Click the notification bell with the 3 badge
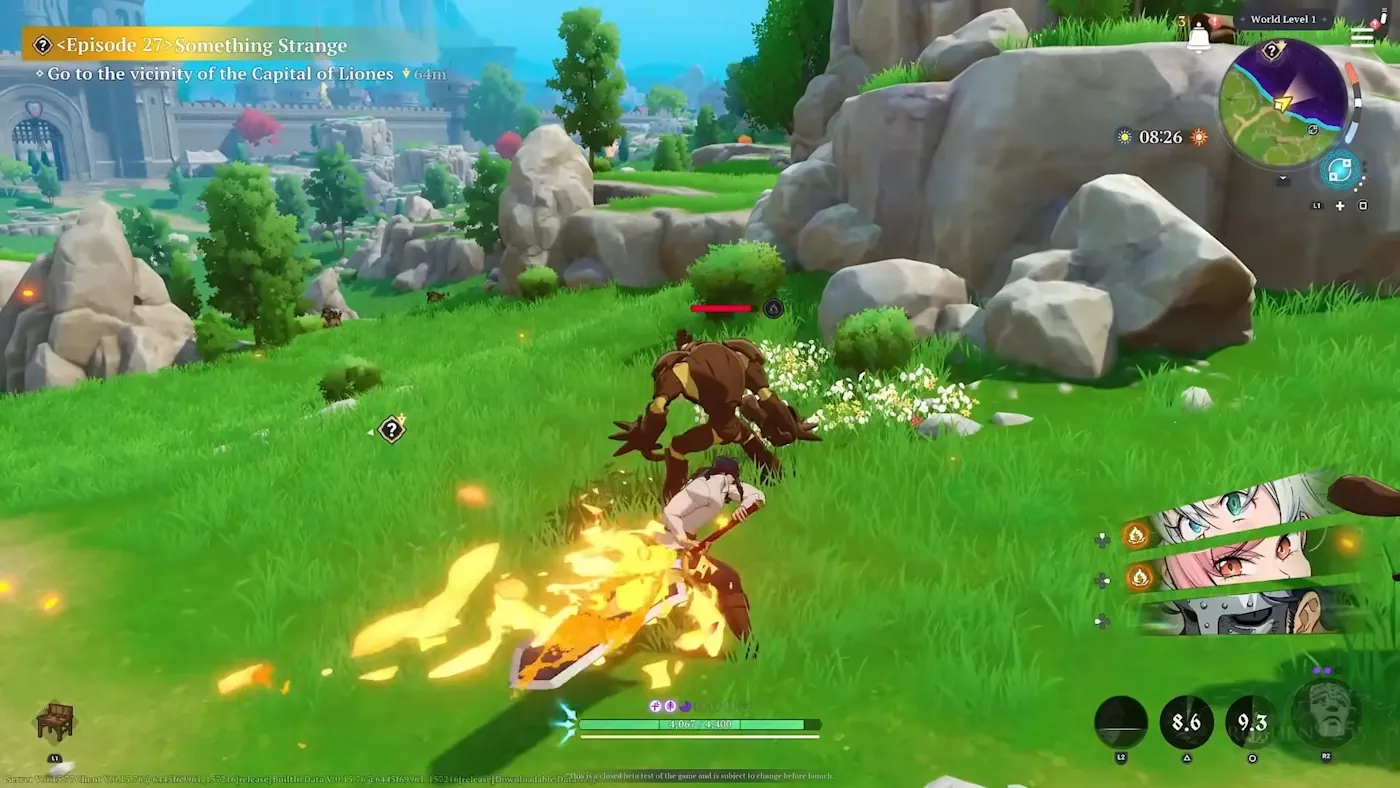 (x=1199, y=36)
